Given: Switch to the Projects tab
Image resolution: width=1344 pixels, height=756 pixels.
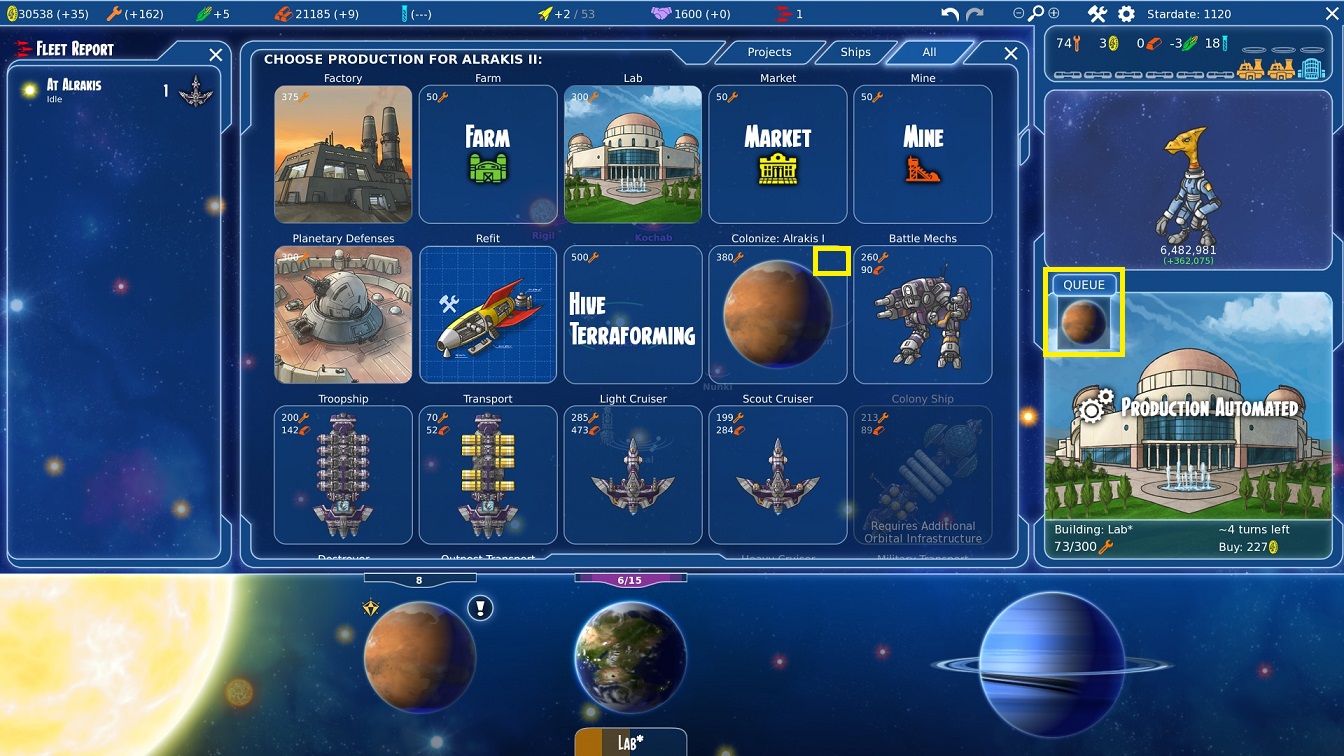Looking at the screenshot, I should 769,52.
